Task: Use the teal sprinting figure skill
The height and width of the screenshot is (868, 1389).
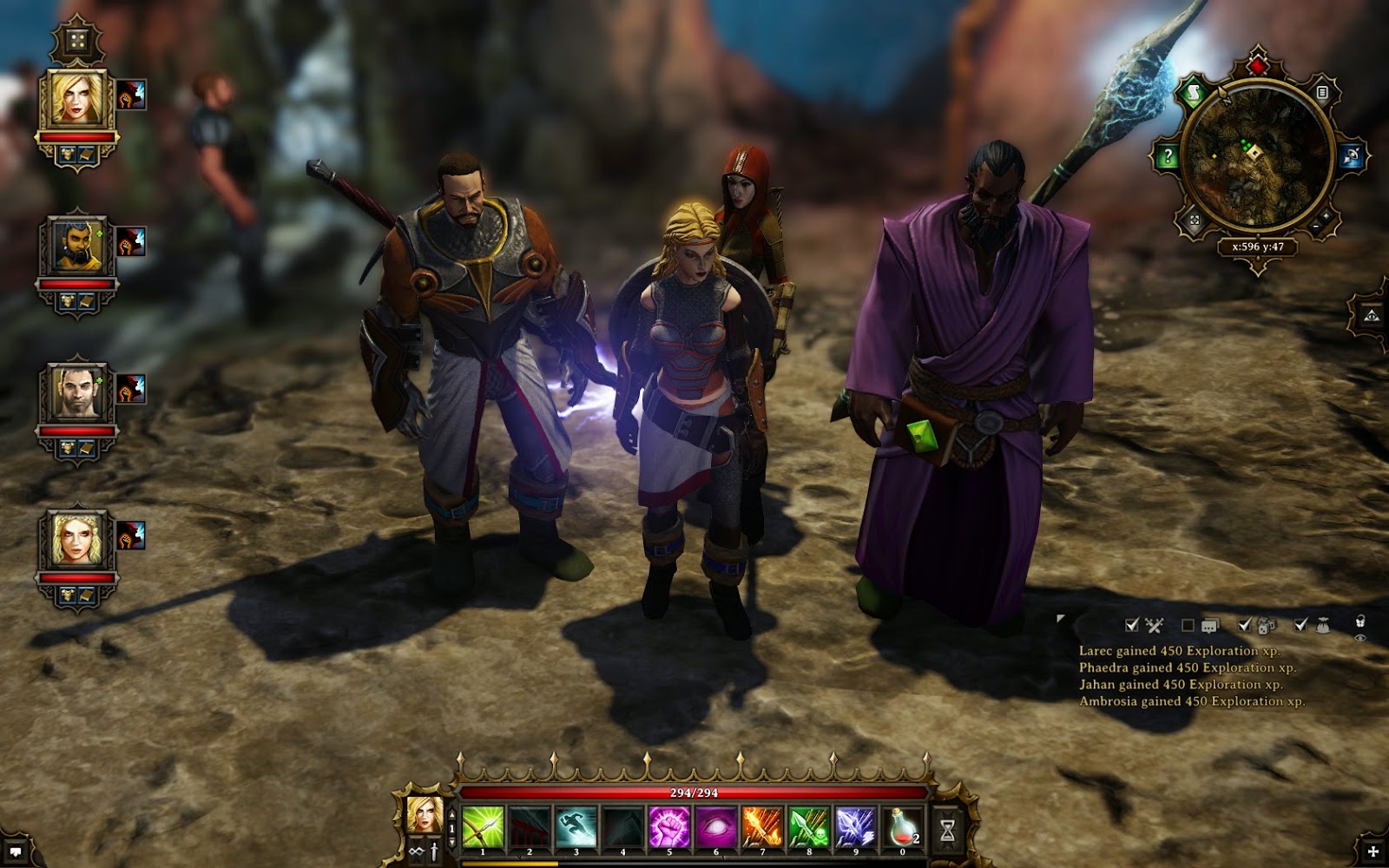Action: coord(576,827)
